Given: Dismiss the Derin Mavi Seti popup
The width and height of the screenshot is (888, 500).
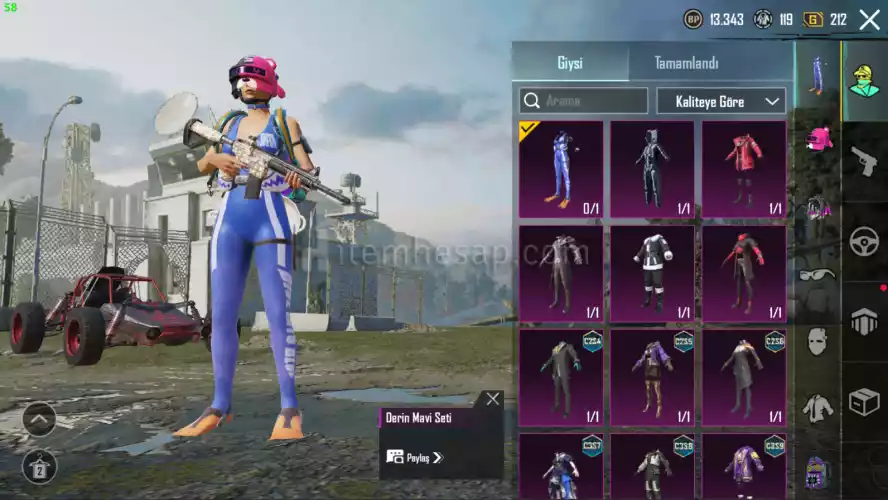Looking at the screenshot, I should [492, 399].
